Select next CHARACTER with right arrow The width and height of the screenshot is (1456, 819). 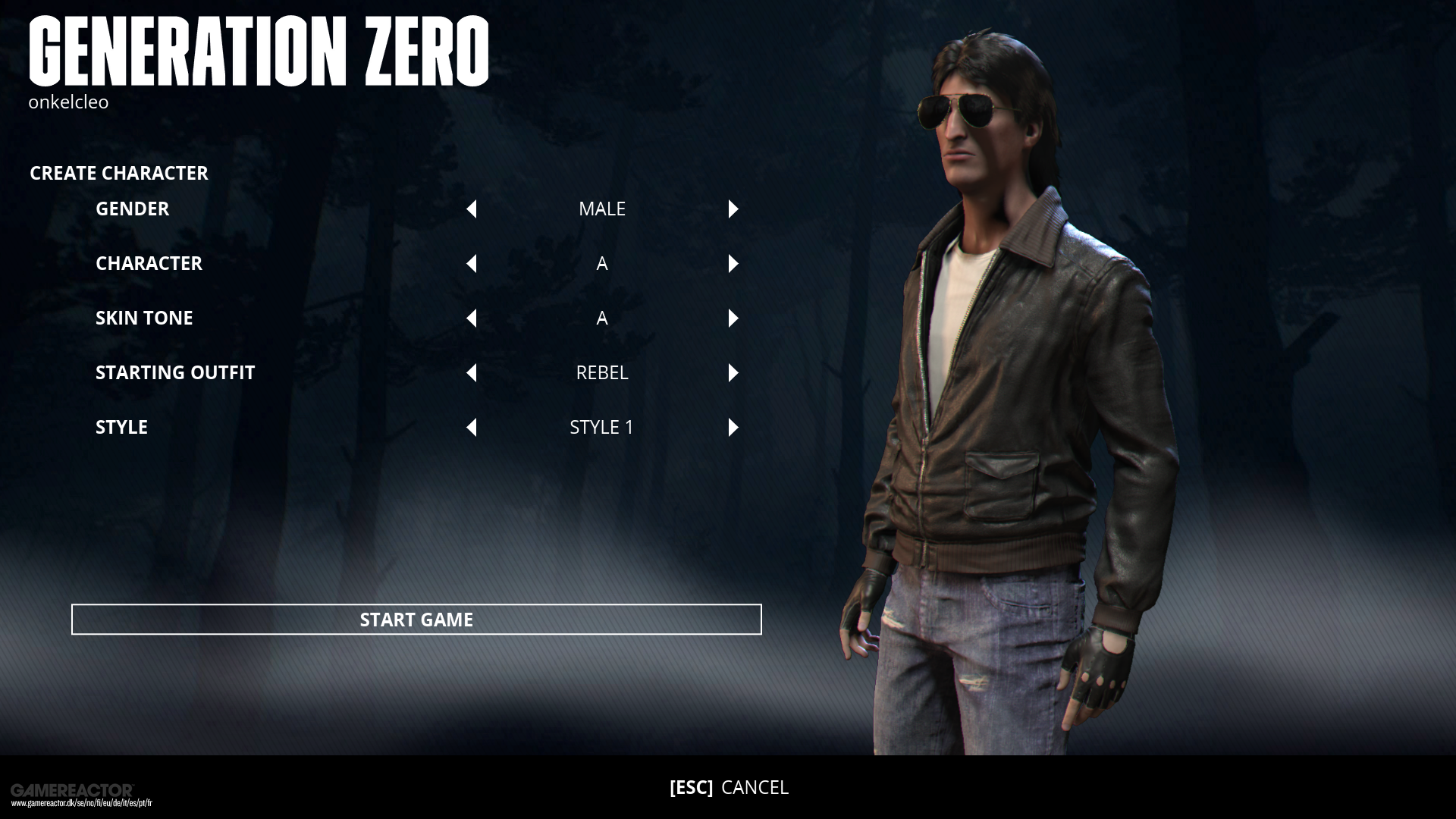point(733,264)
